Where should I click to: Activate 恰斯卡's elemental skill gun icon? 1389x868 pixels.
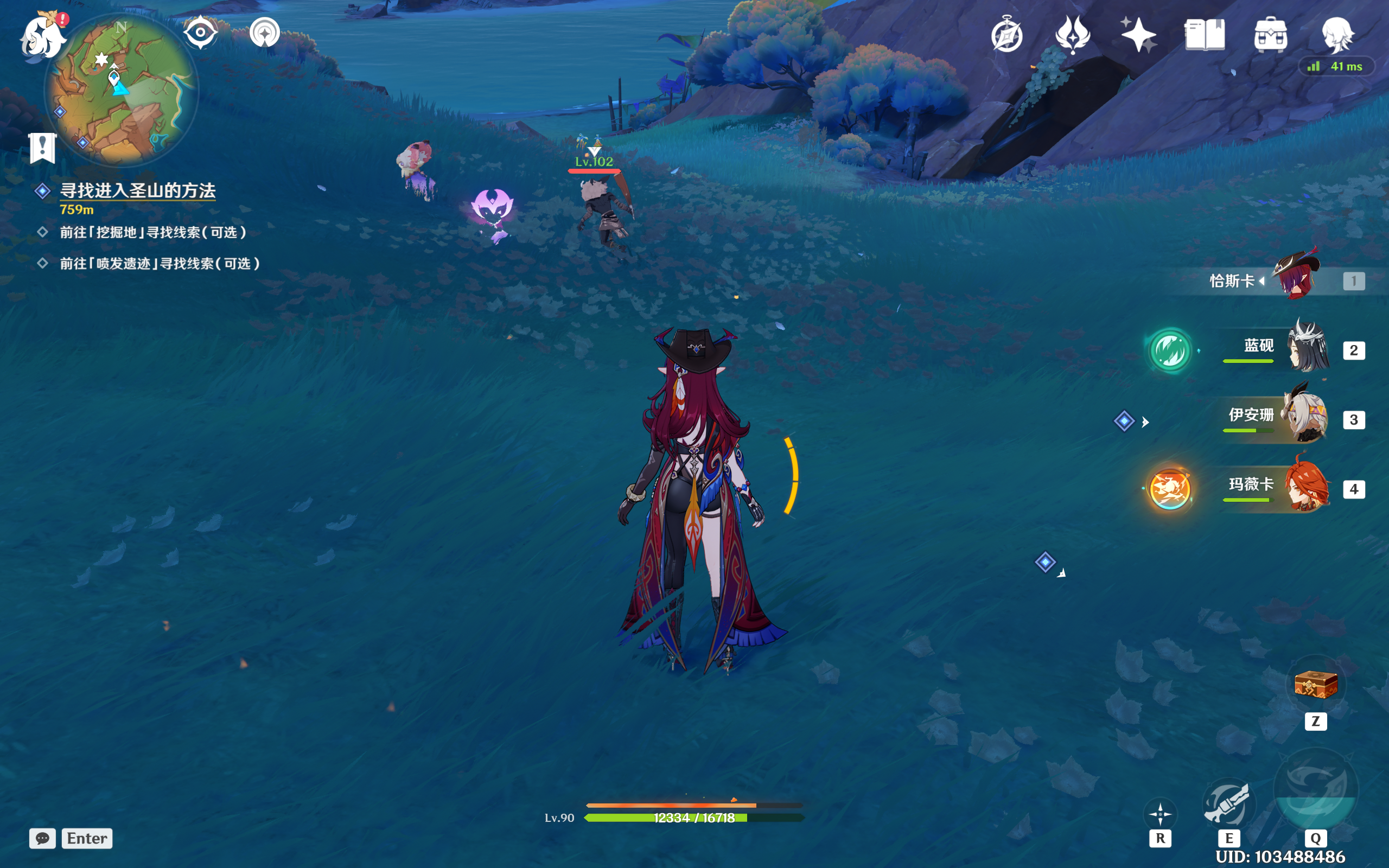[x=1228, y=803]
